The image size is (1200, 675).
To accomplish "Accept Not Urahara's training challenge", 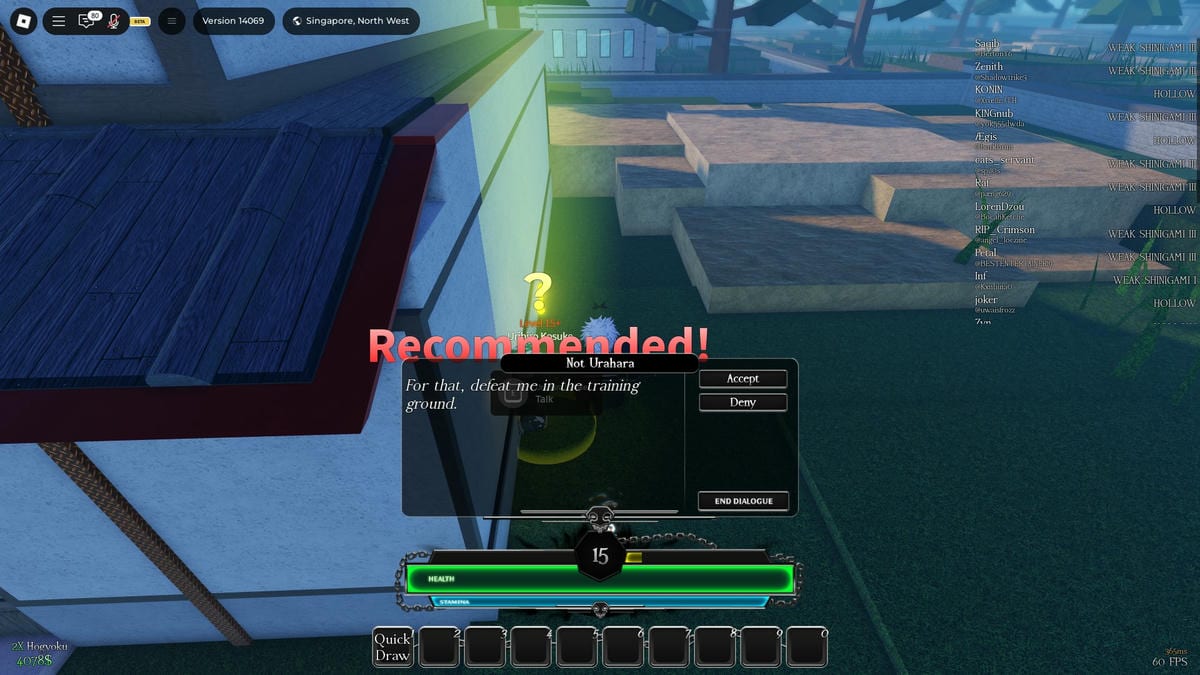I will click(x=742, y=379).
